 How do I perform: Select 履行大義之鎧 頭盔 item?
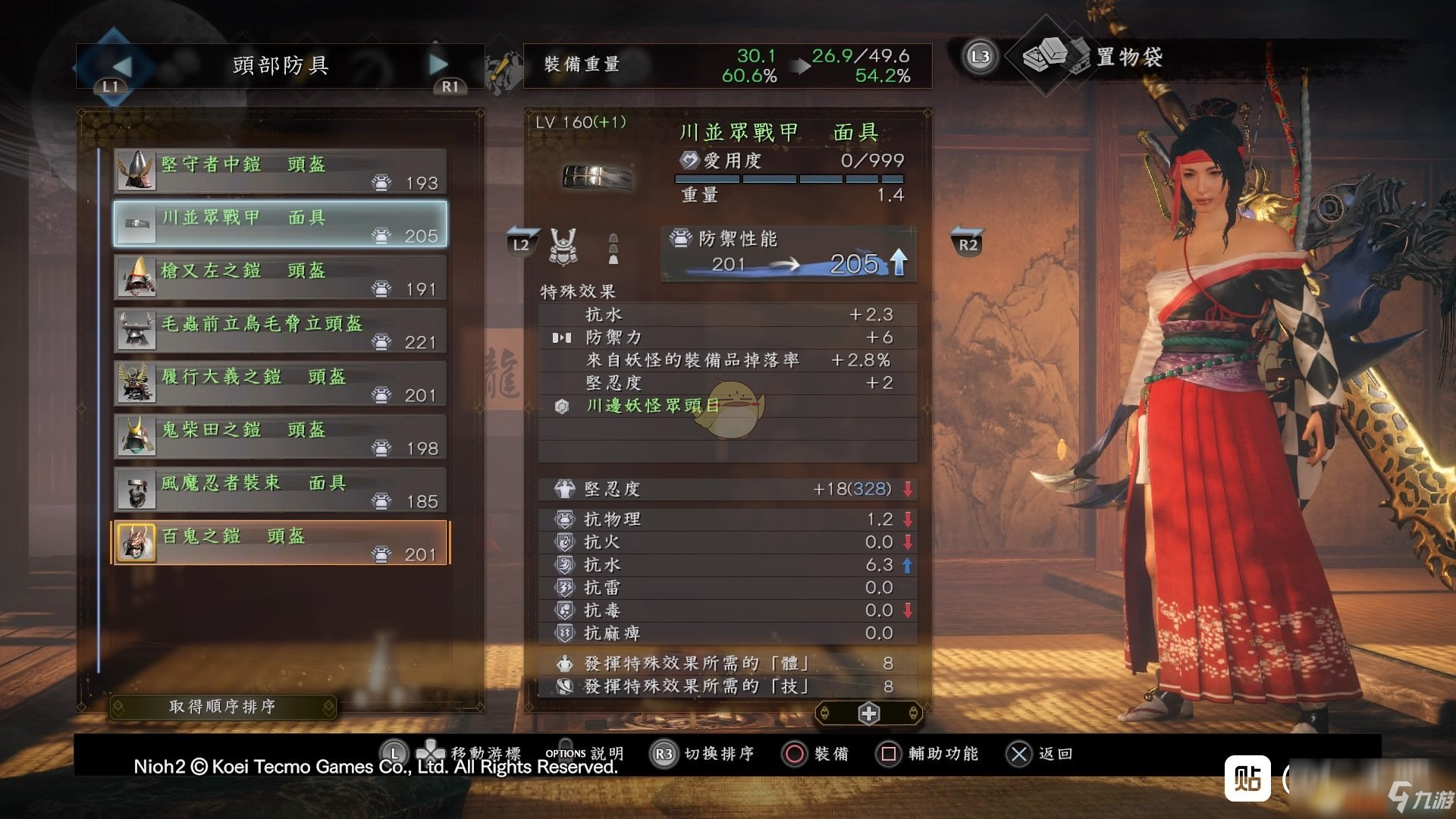click(x=280, y=384)
